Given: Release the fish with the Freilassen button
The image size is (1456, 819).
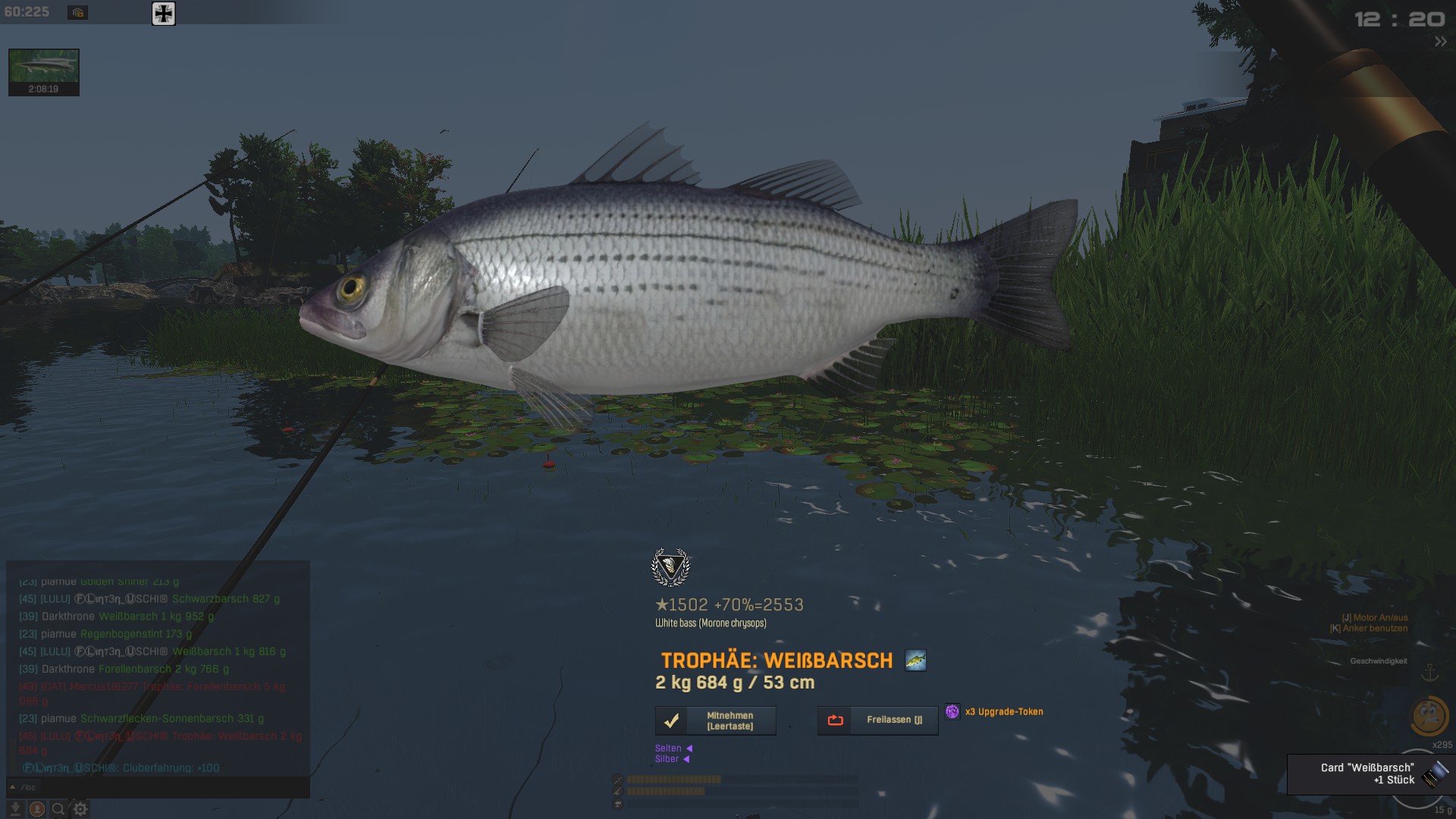Looking at the screenshot, I should pyautogui.click(x=877, y=720).
